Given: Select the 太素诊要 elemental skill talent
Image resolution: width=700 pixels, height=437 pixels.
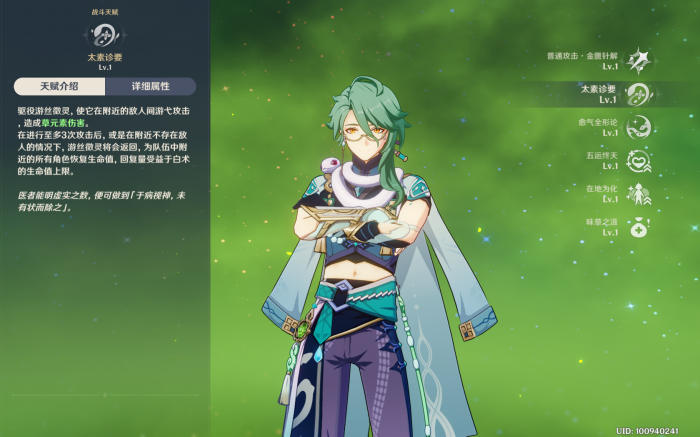Looking at the screenshot, I should tap(638, 94).
